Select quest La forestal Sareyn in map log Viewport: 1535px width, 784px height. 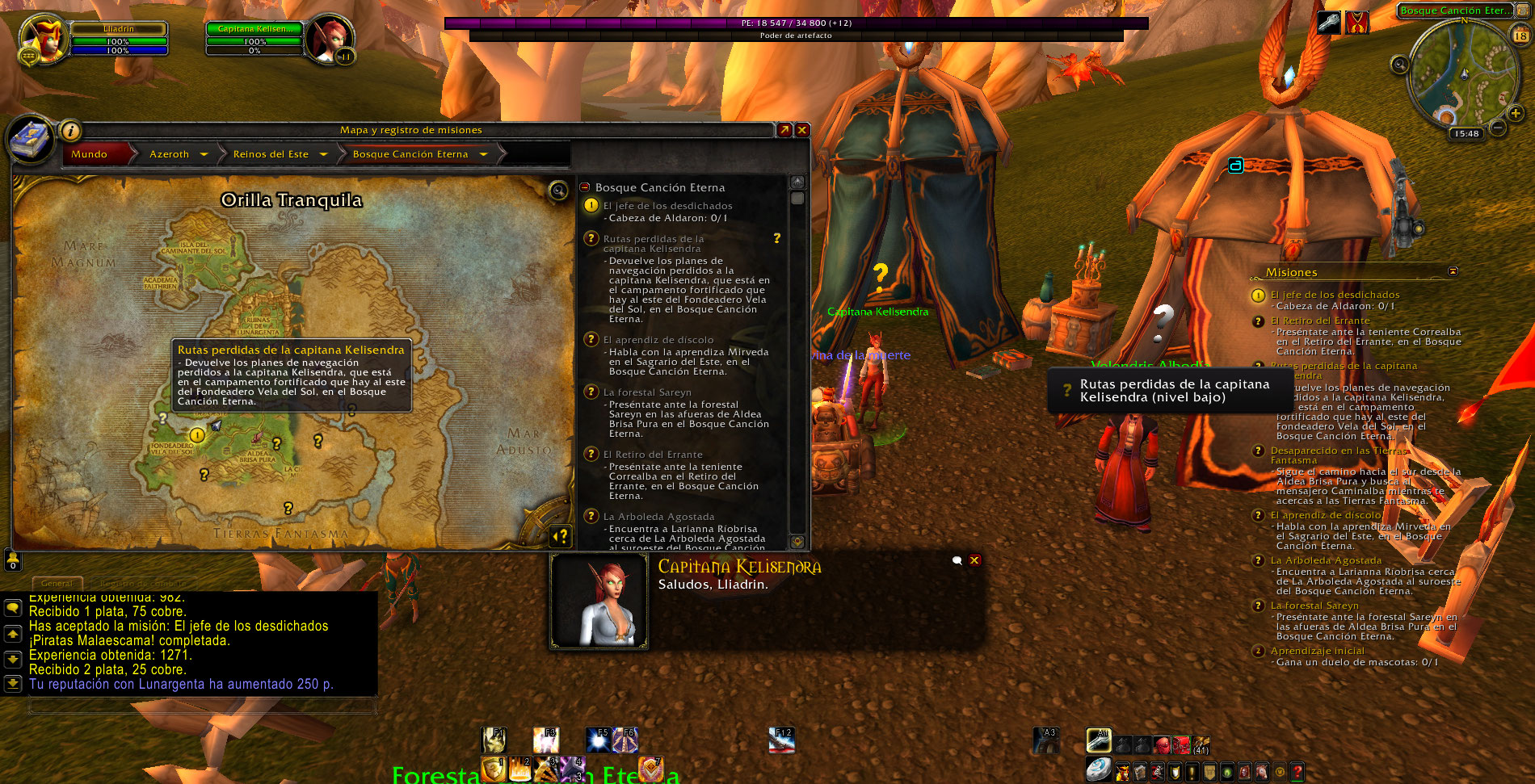pyautogui.click(x=646, y=392)
